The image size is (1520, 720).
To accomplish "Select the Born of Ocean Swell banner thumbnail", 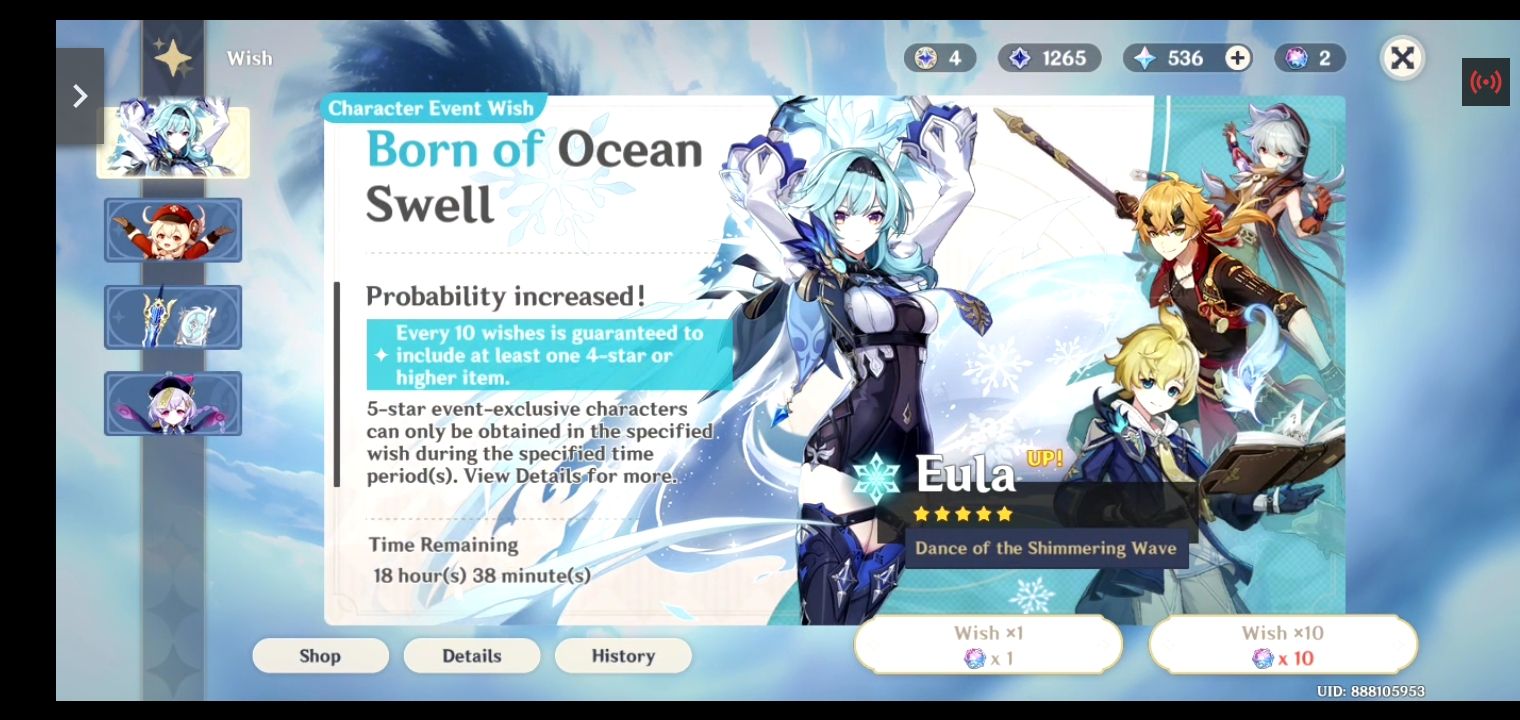I will point(172,140).
